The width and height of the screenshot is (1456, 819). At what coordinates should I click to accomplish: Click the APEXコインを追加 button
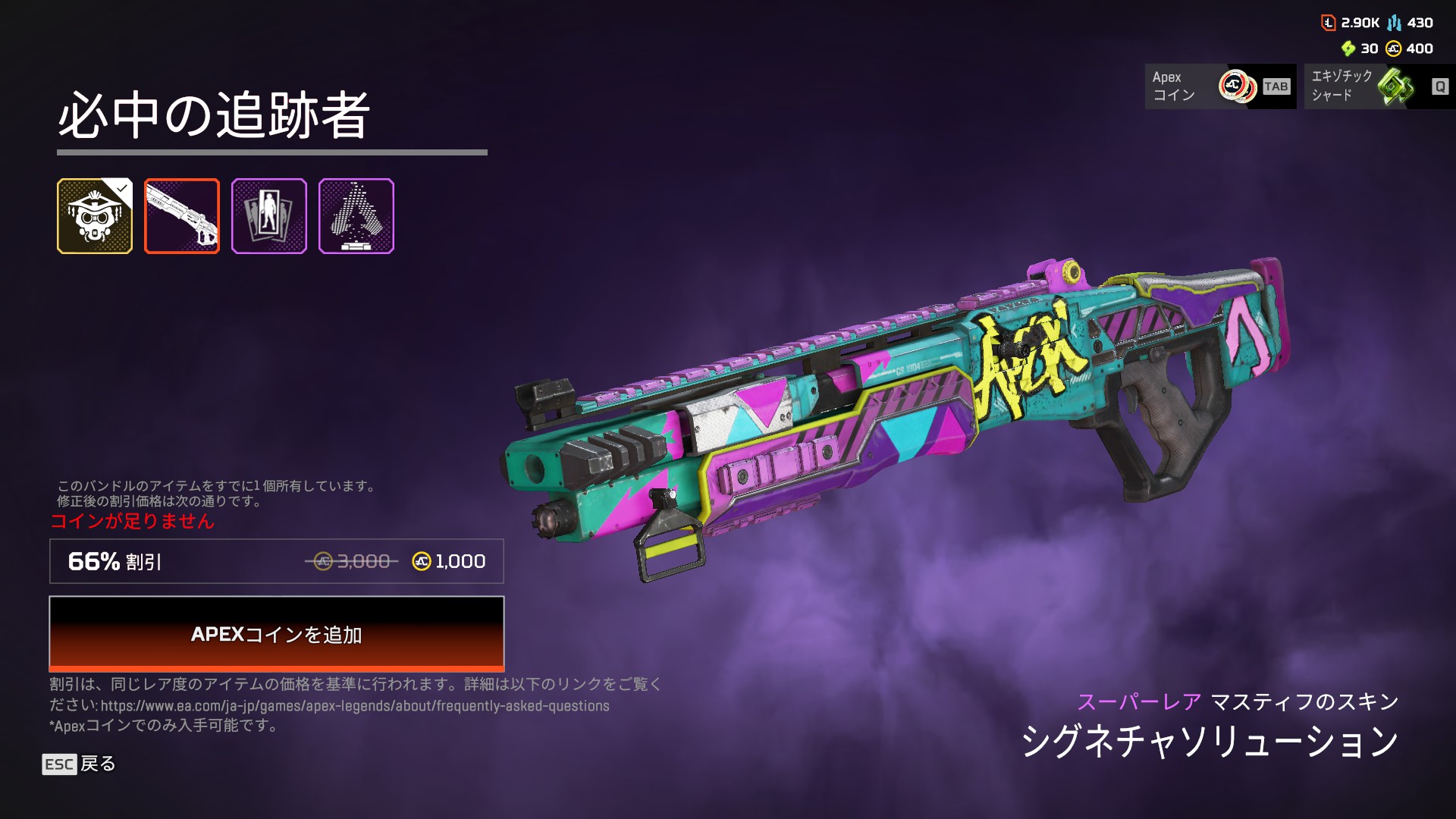click(276, 634)
